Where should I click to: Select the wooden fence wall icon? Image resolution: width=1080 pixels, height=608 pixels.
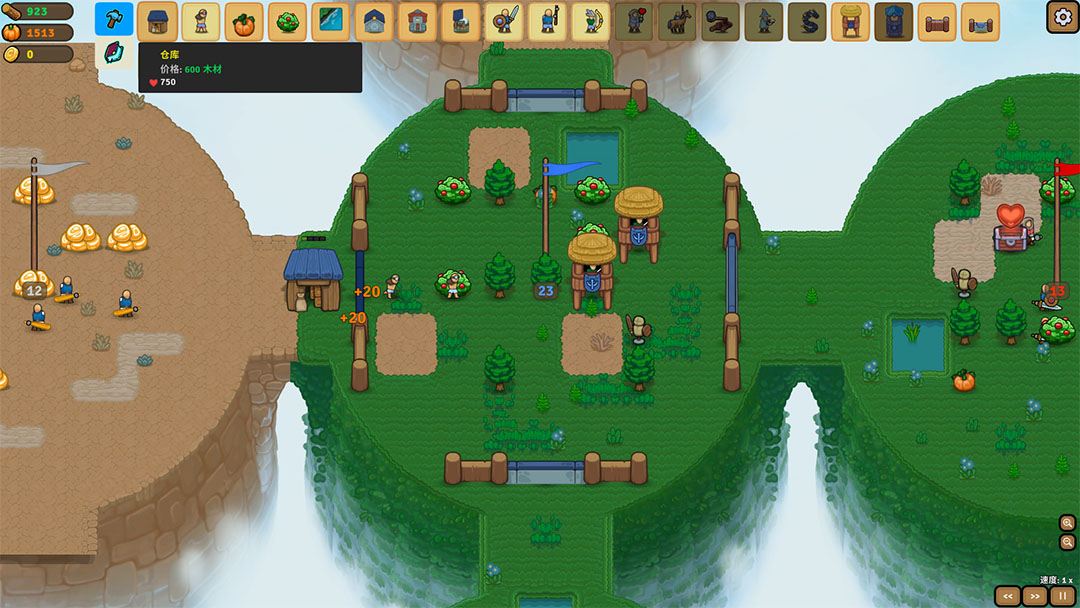pyautogui.click(x=937, y=21)
